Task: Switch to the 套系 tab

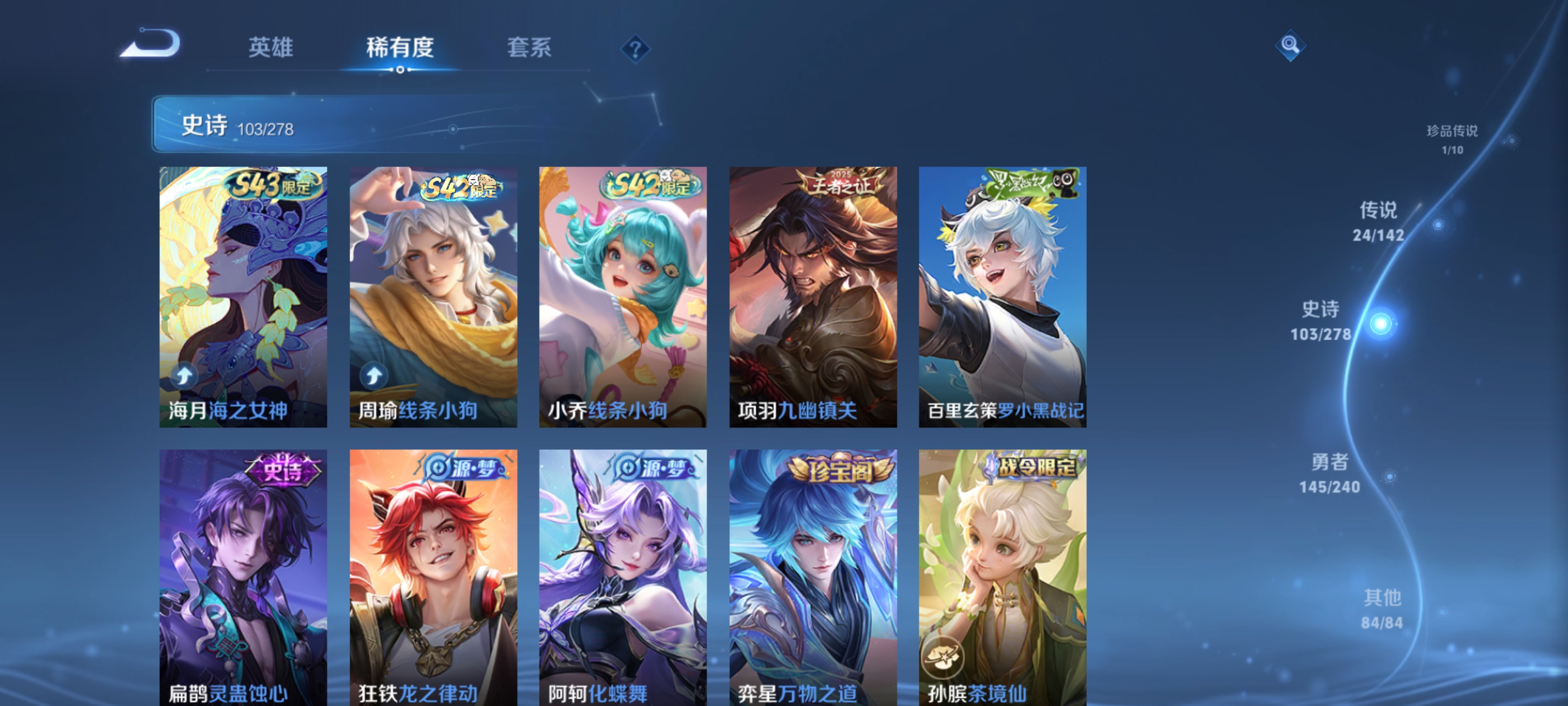Action: [x=528, y=49]
